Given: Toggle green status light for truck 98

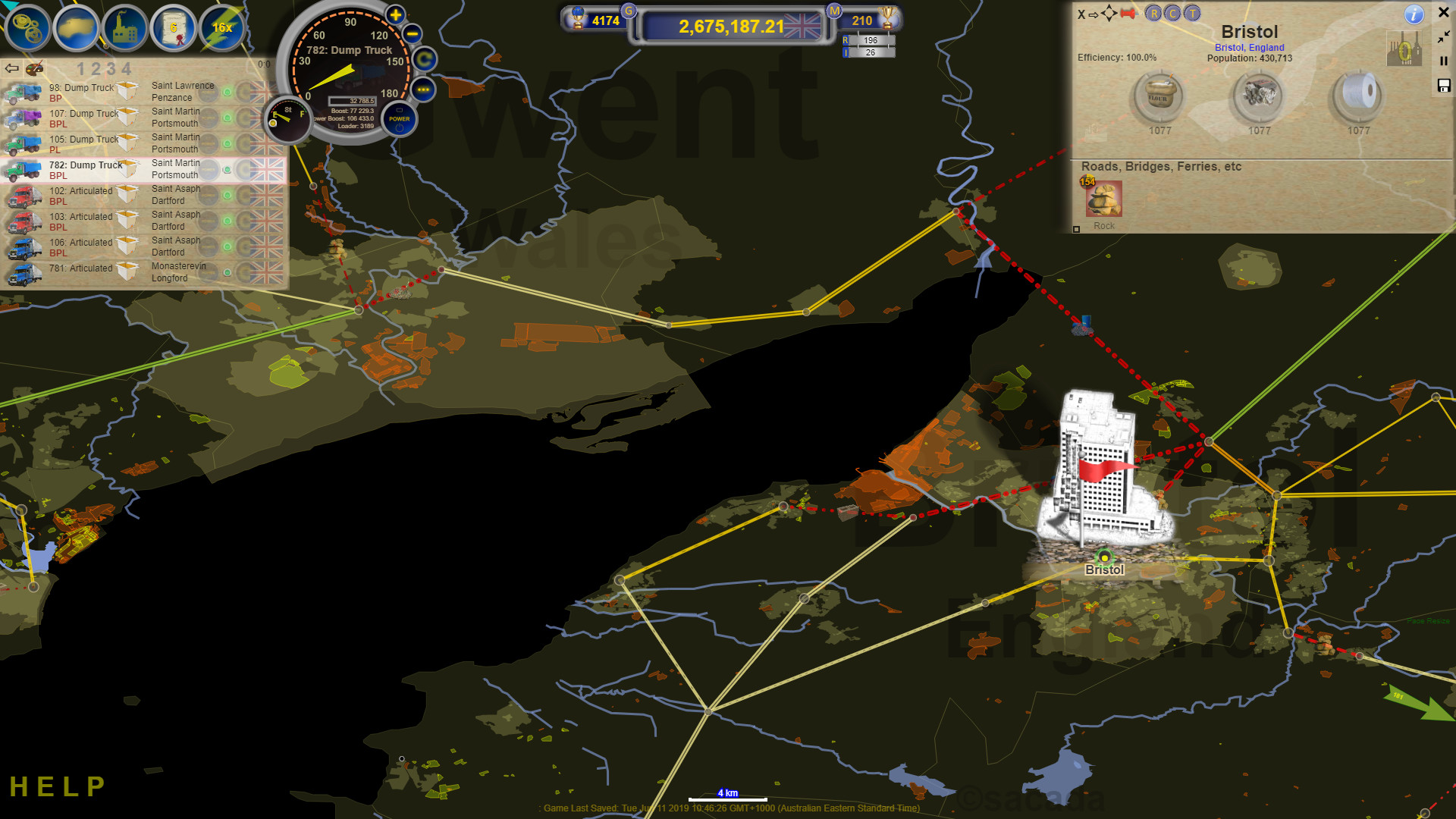Looking at the screenshot, I should point(227,93).
